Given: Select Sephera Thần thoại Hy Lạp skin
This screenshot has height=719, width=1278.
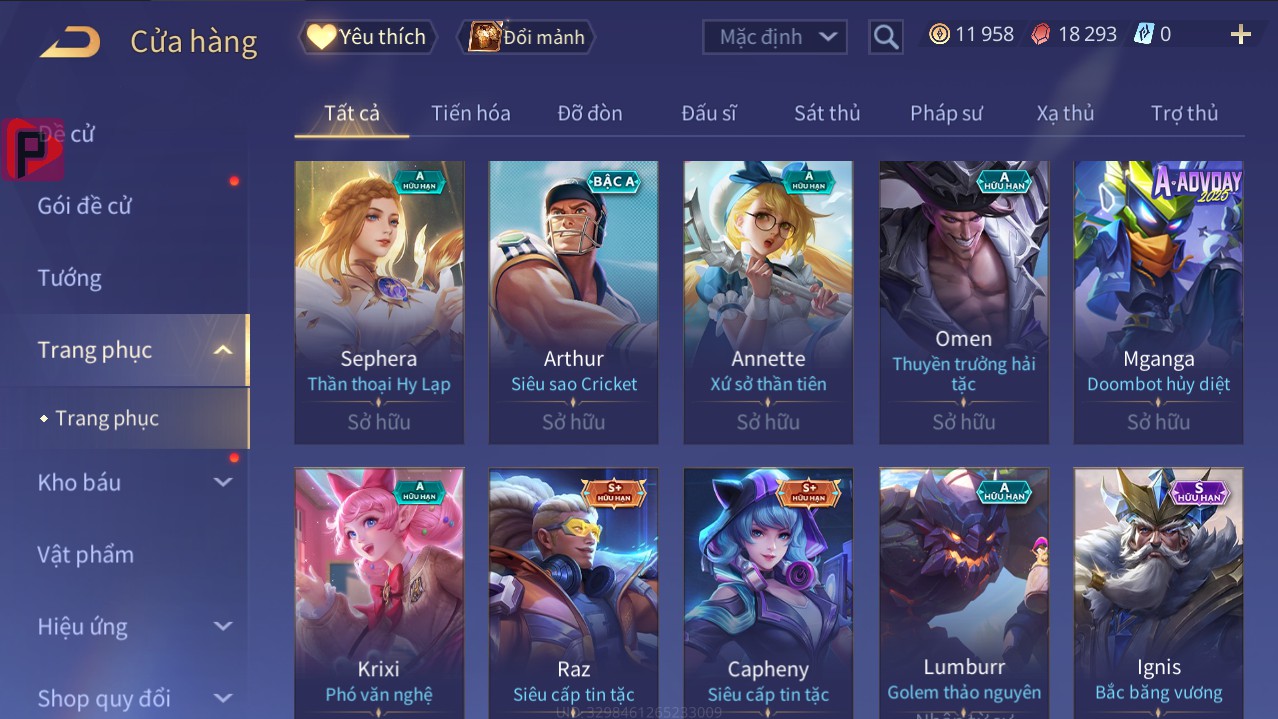Looking at the screenshot, I should pos(379,300).
